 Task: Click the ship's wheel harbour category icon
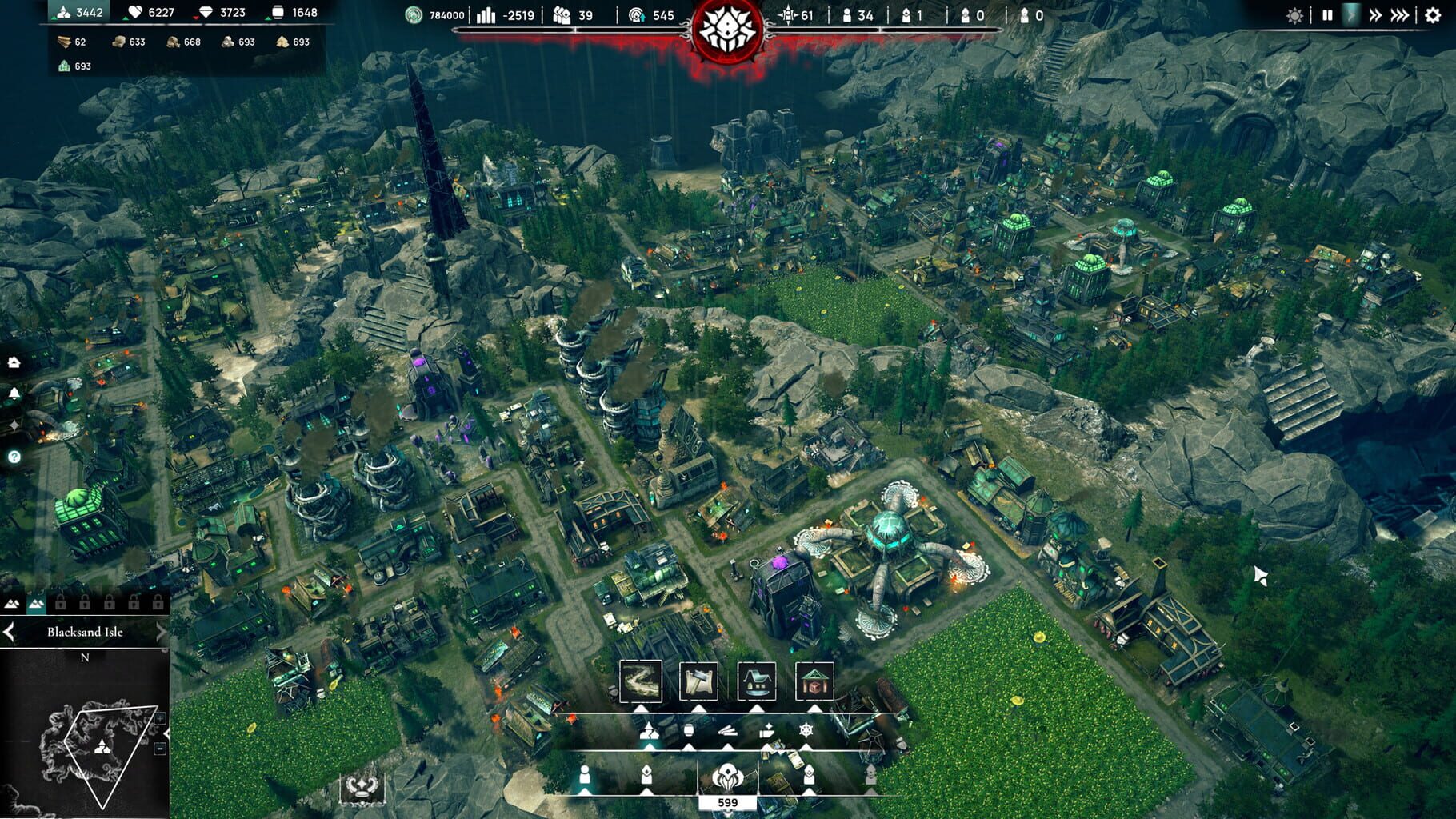click(806, 731)
